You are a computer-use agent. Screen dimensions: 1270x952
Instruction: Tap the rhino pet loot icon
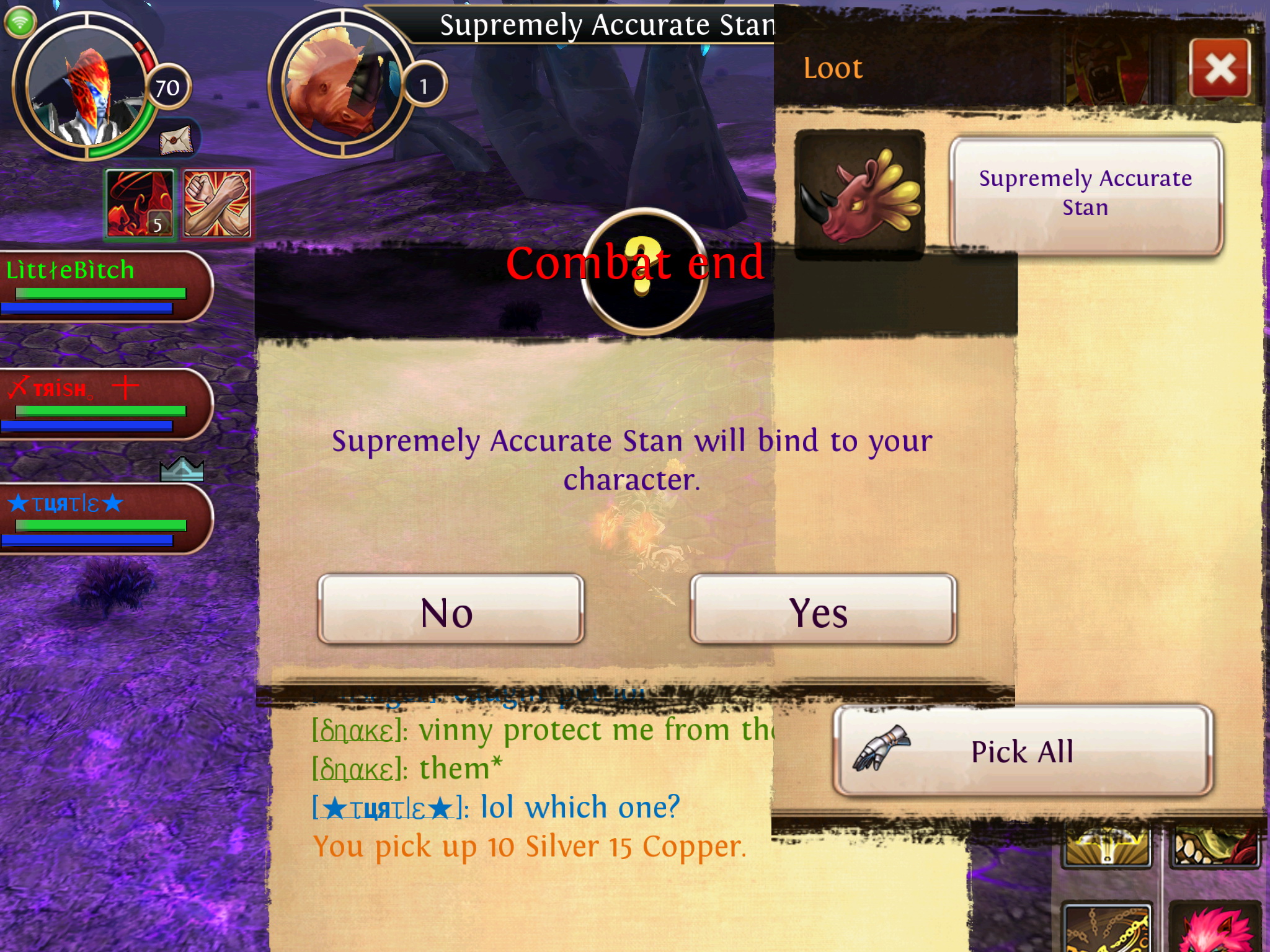point(859,193)
